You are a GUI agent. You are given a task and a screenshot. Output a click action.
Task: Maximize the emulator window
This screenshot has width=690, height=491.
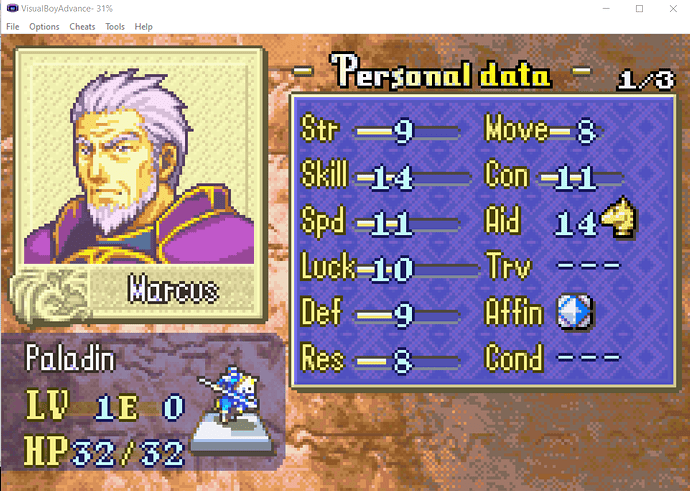tap(639, 8)
